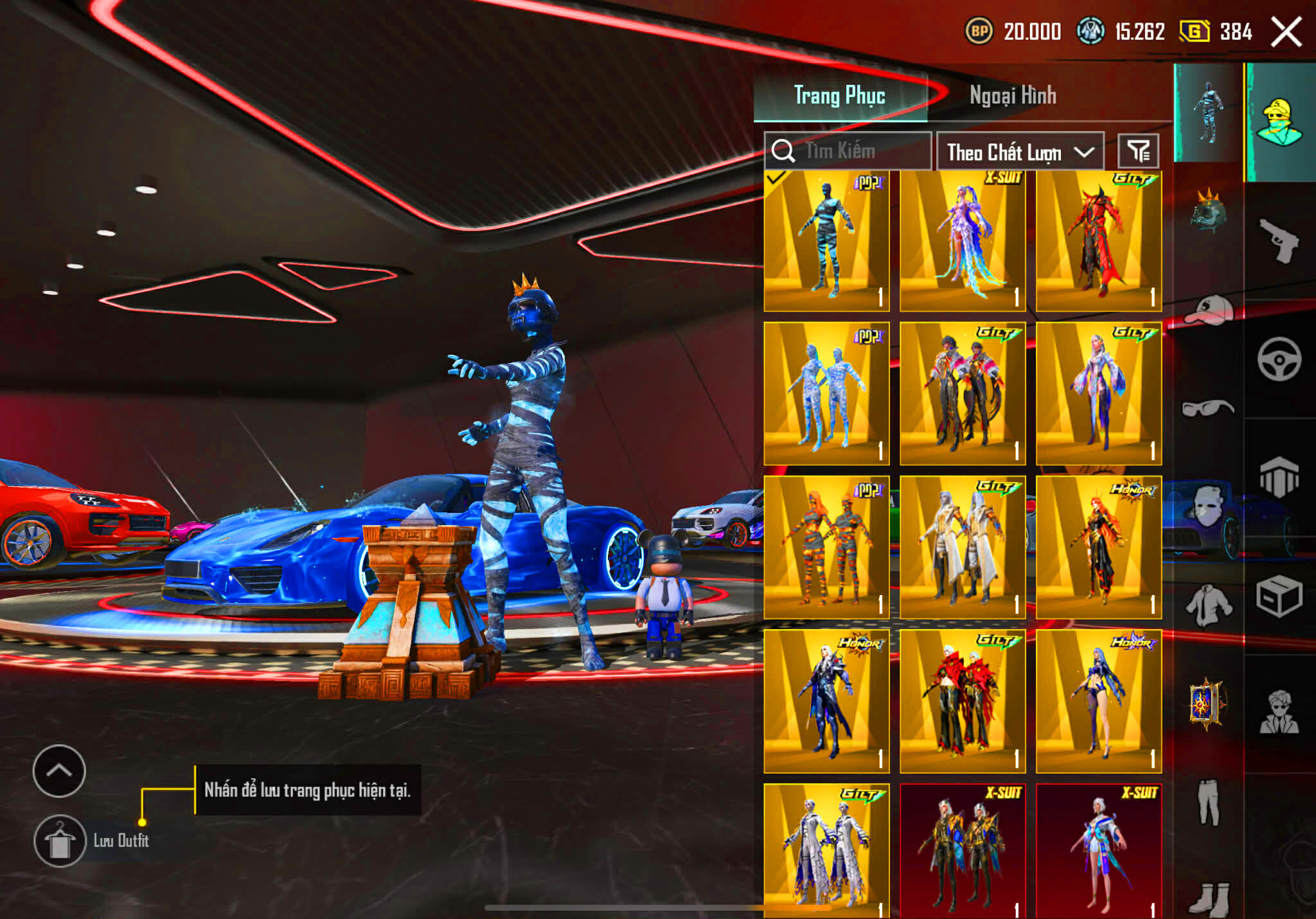
Task: Save the current look with Lưu Outfit
Action: (60, 841)
